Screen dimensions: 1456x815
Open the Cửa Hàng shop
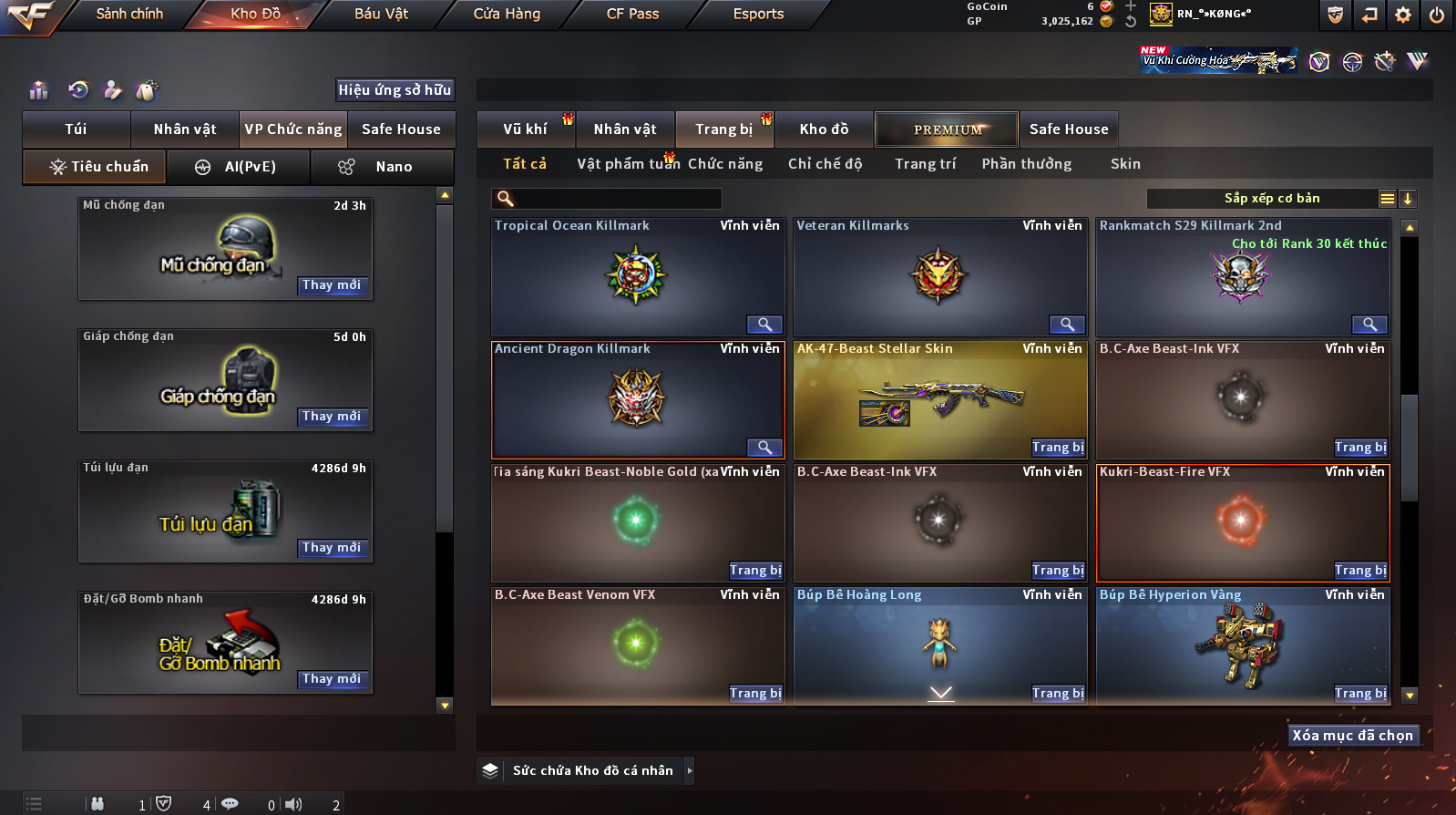click(507, 14)
